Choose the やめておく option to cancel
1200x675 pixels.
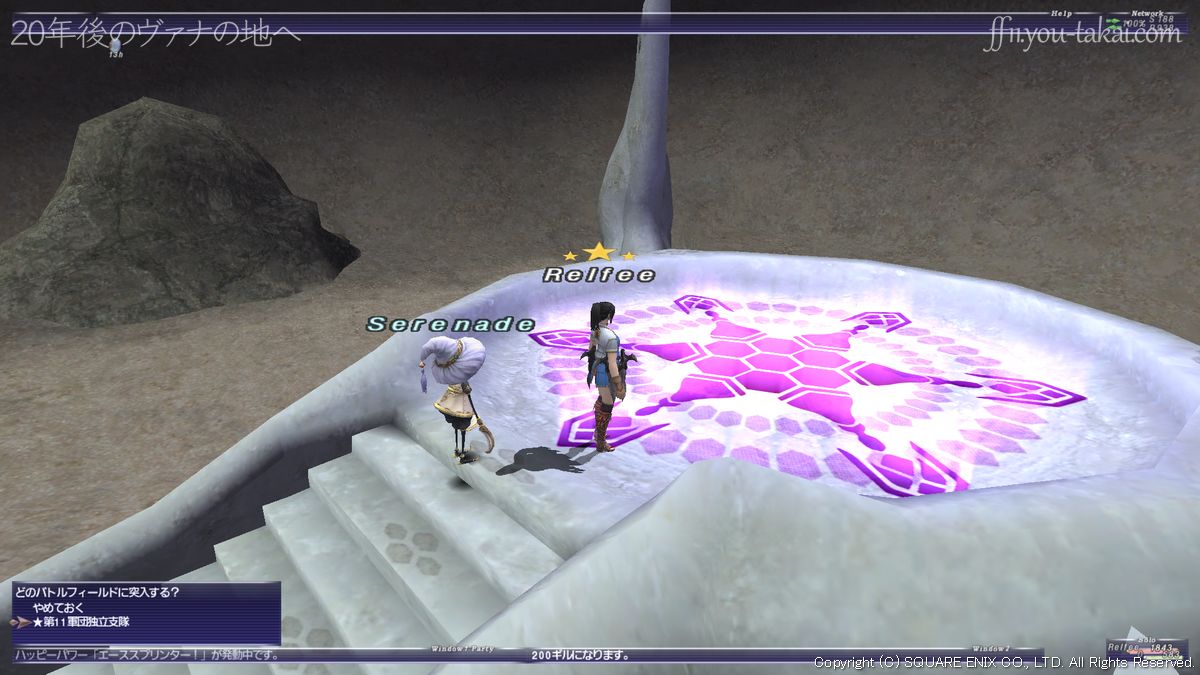click(57, 607)
